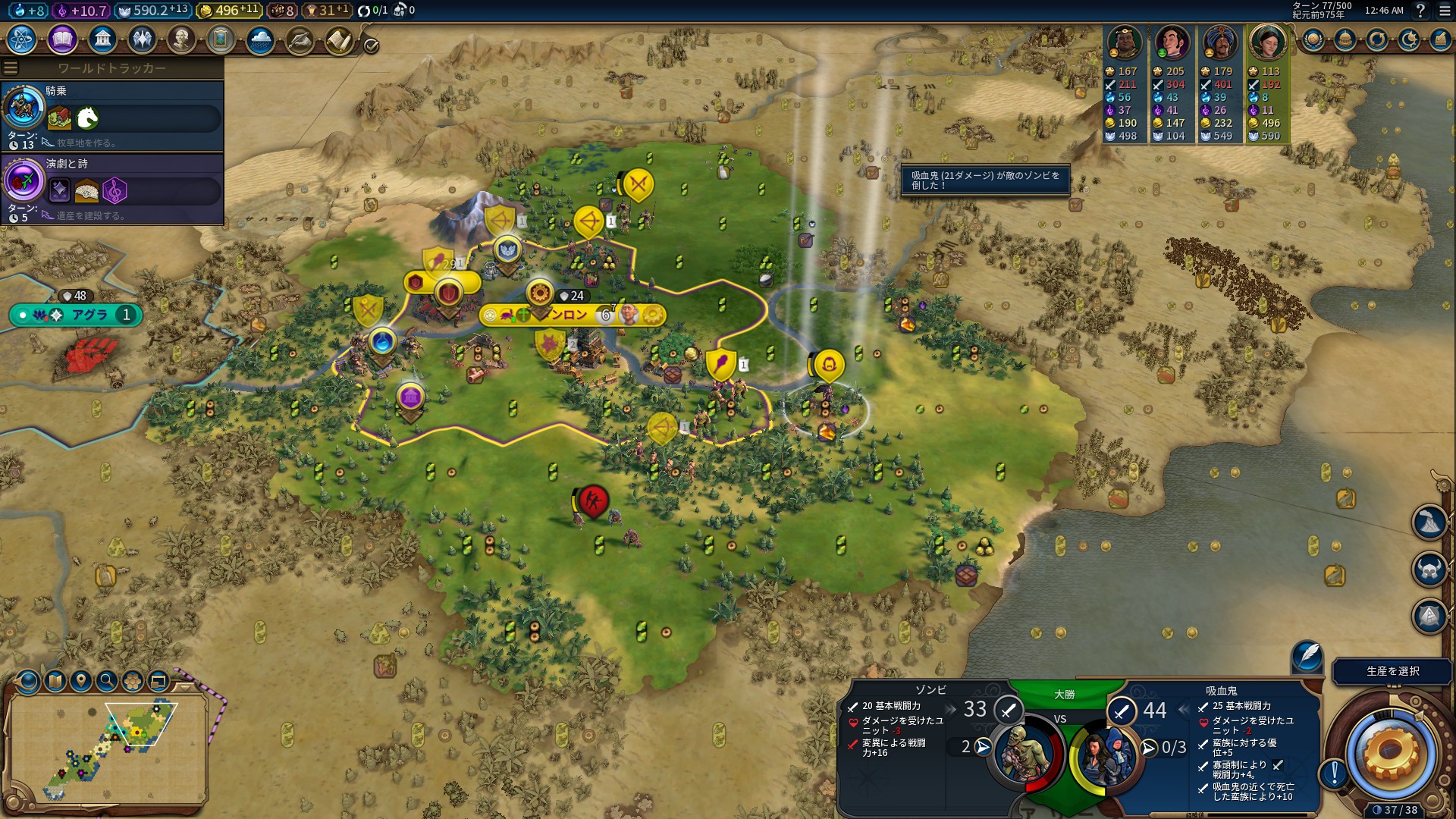Show the Great People bust icon
The image size is (1456, 819).
point(181,39)
